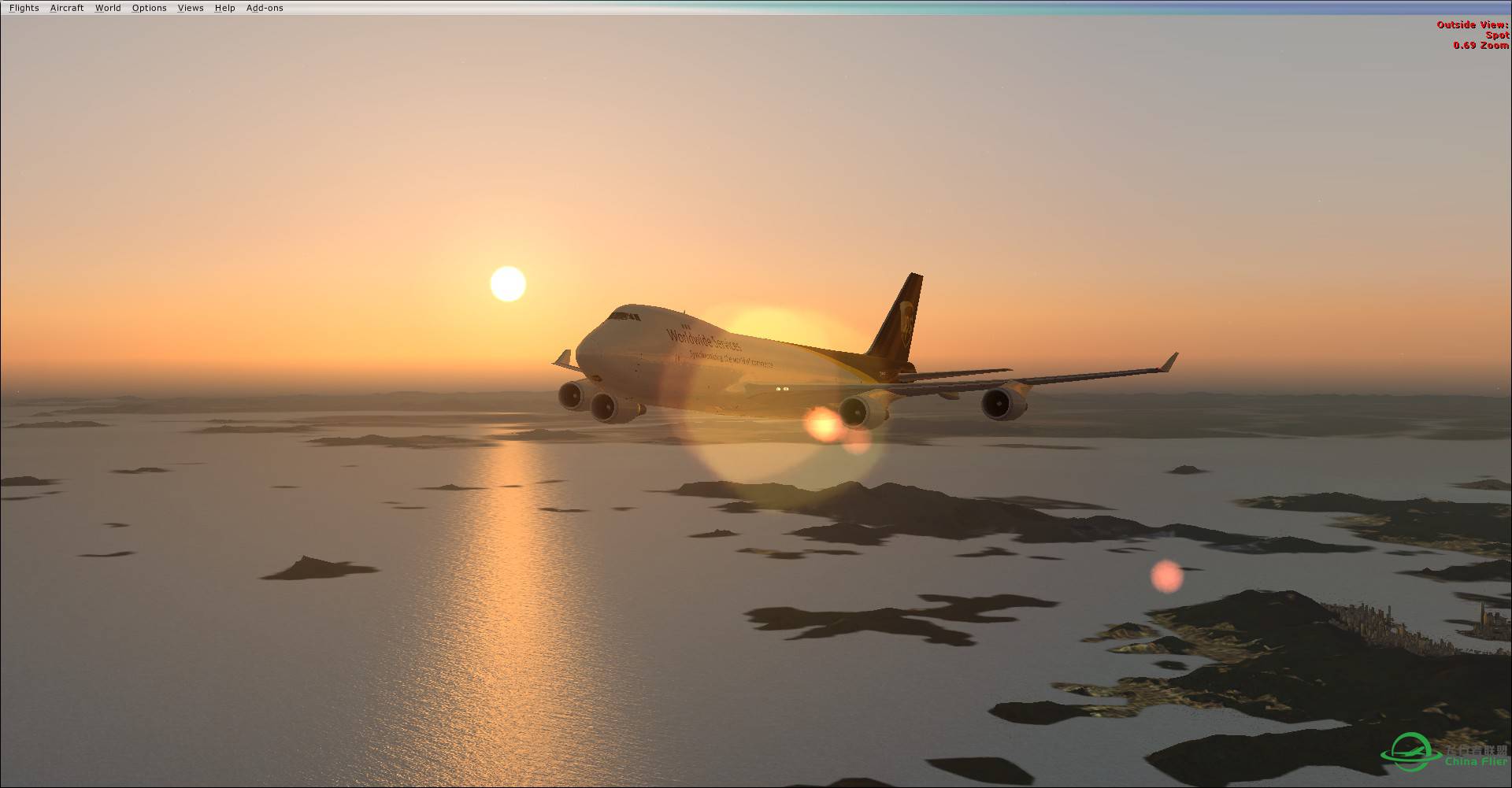Open the Help menu
The height and width of the screenshot is (788, 1512).
click(224, 7)
